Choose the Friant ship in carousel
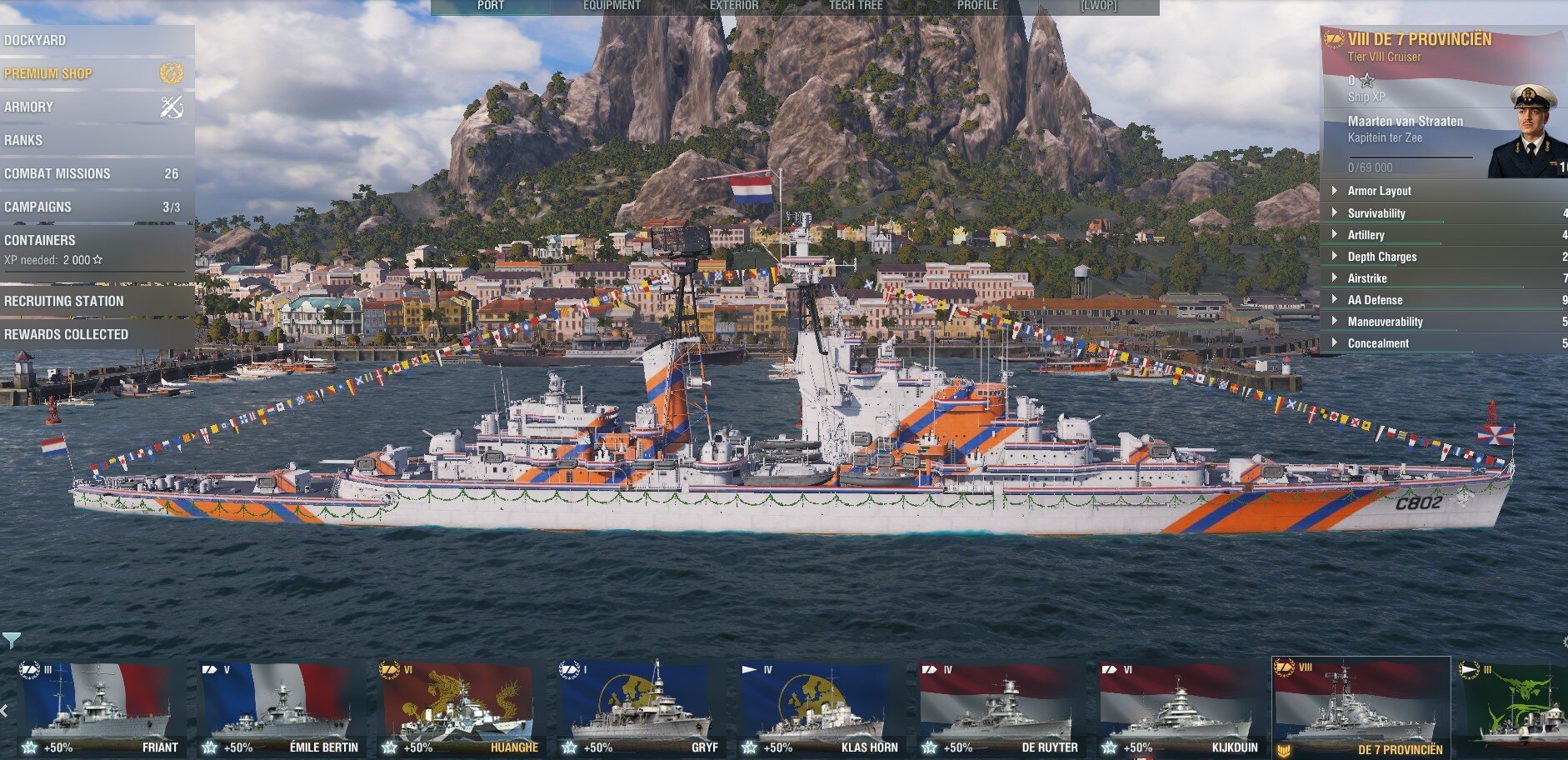 (102, 708)
